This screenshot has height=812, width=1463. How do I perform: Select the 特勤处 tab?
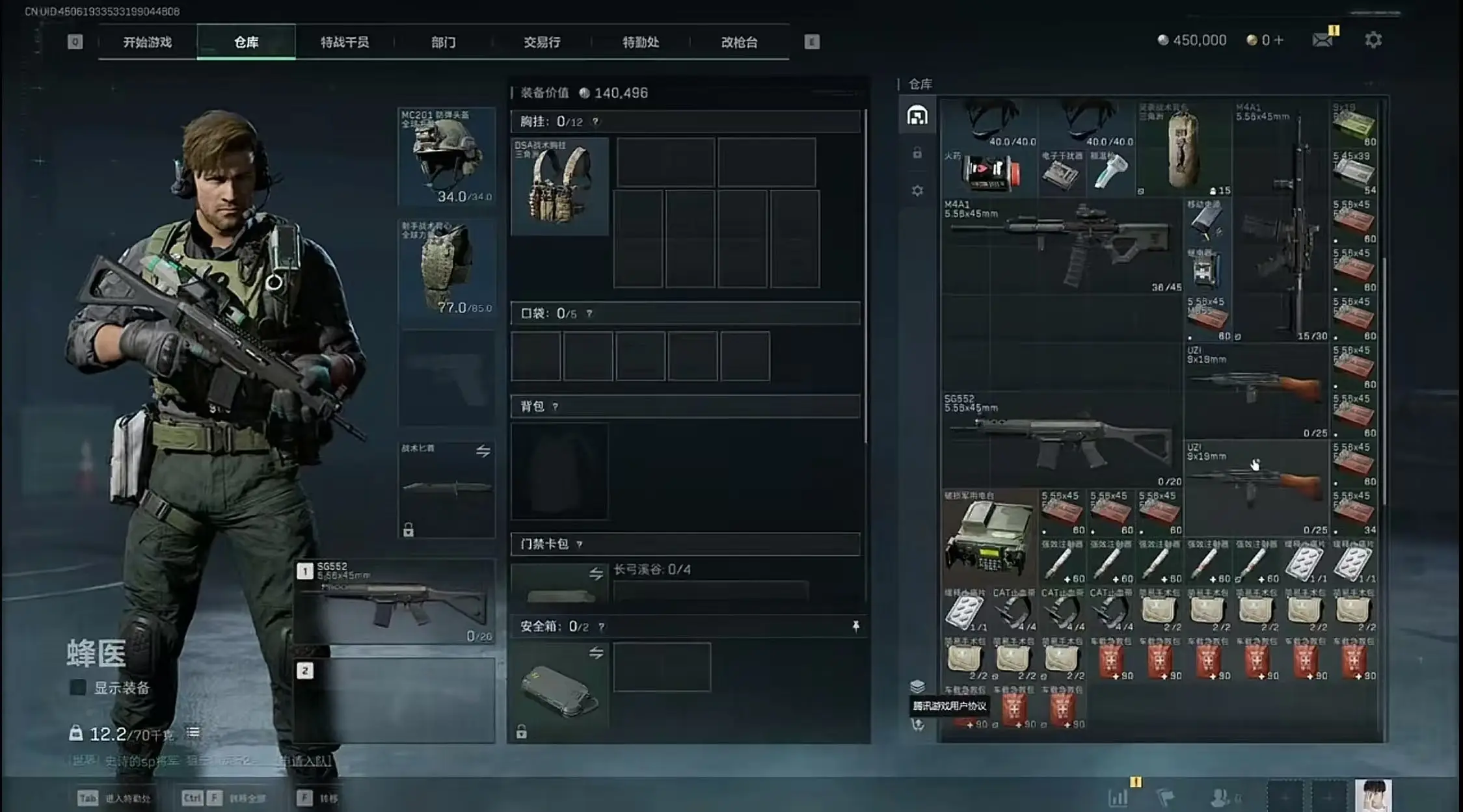point(640,42)
